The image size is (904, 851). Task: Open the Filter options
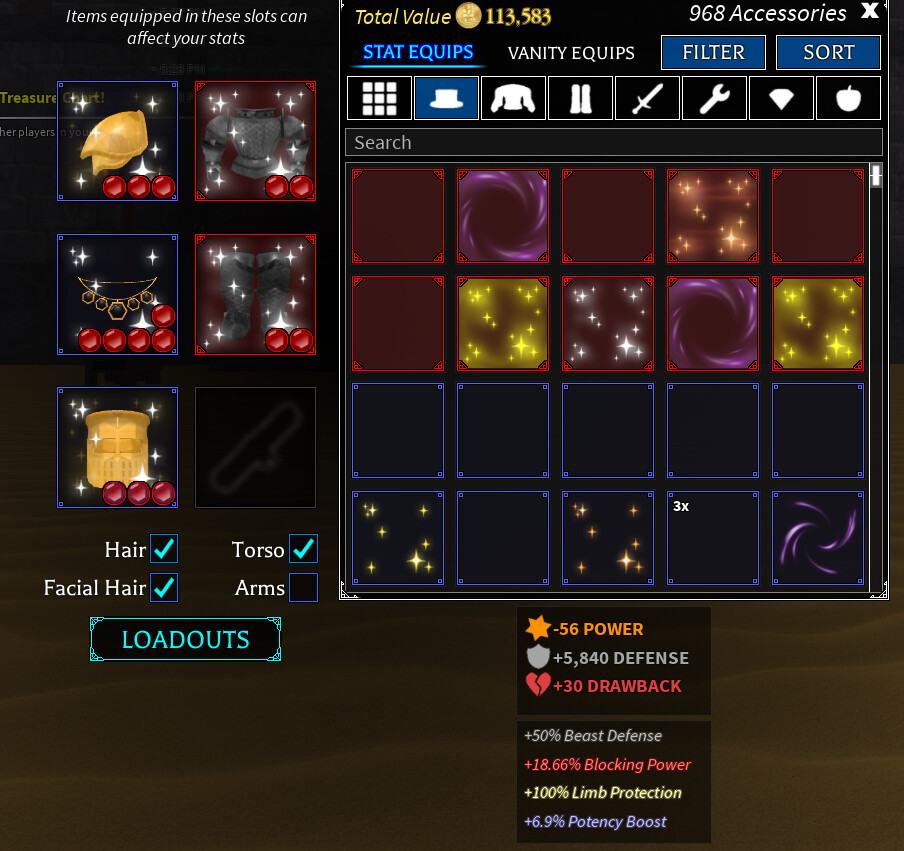[x=713, y=53]
